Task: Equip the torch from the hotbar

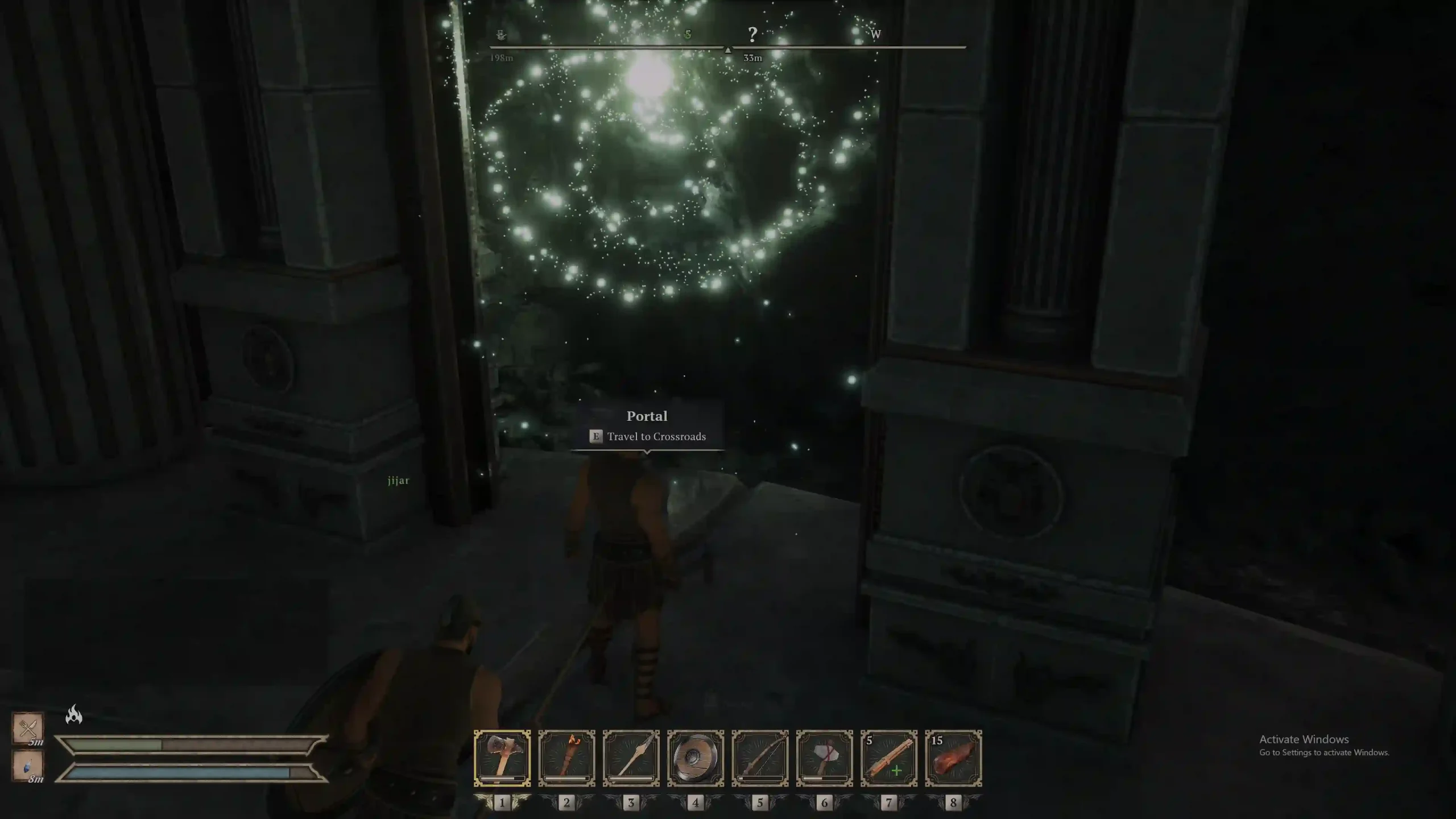Action: click(x=566, y=758)
